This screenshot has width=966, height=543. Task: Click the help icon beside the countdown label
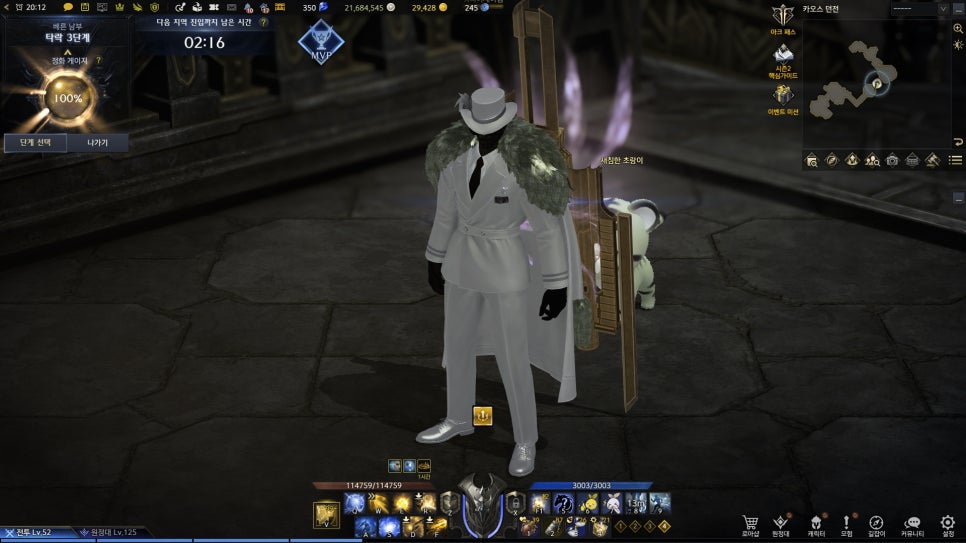[263, 21]
